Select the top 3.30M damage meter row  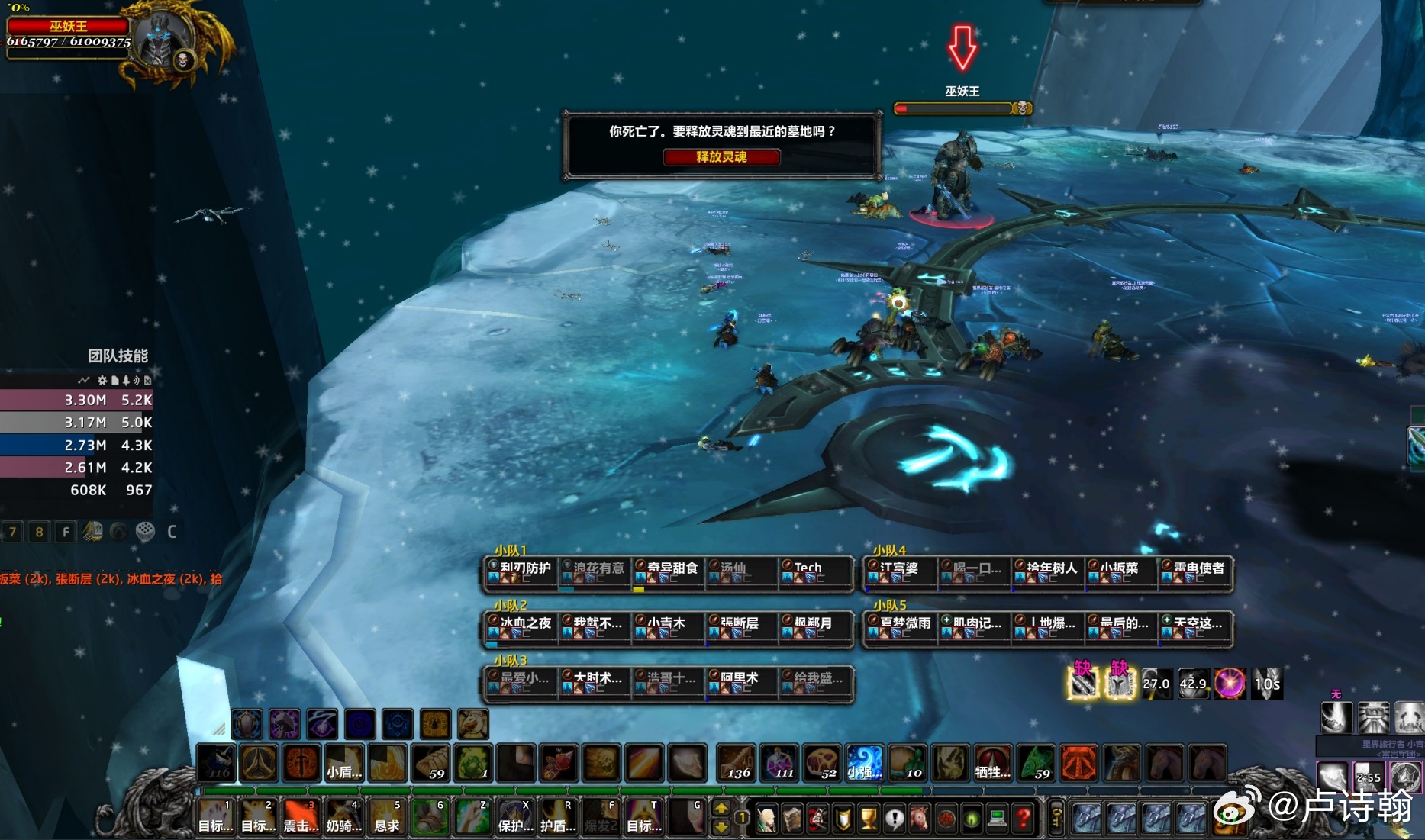coord(76,400)
